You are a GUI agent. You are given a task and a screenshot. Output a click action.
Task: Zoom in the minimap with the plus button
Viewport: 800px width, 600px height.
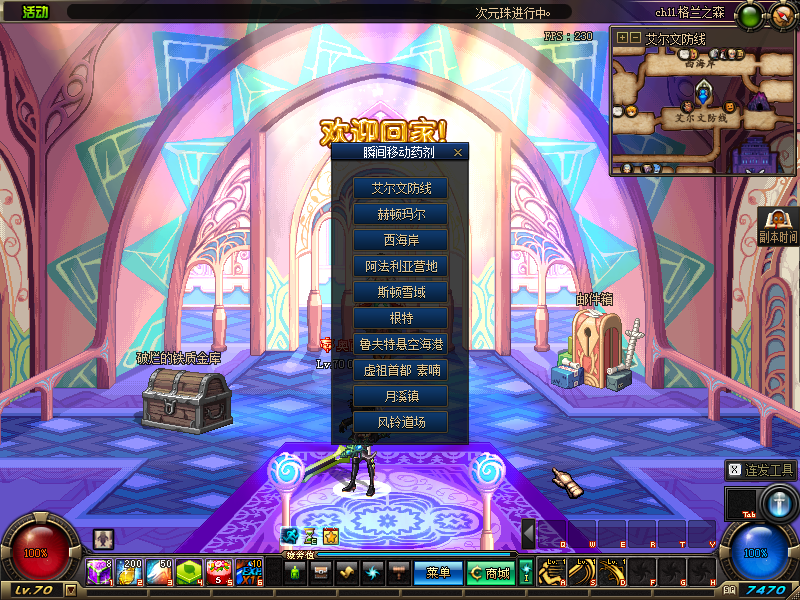pos(623,37)
